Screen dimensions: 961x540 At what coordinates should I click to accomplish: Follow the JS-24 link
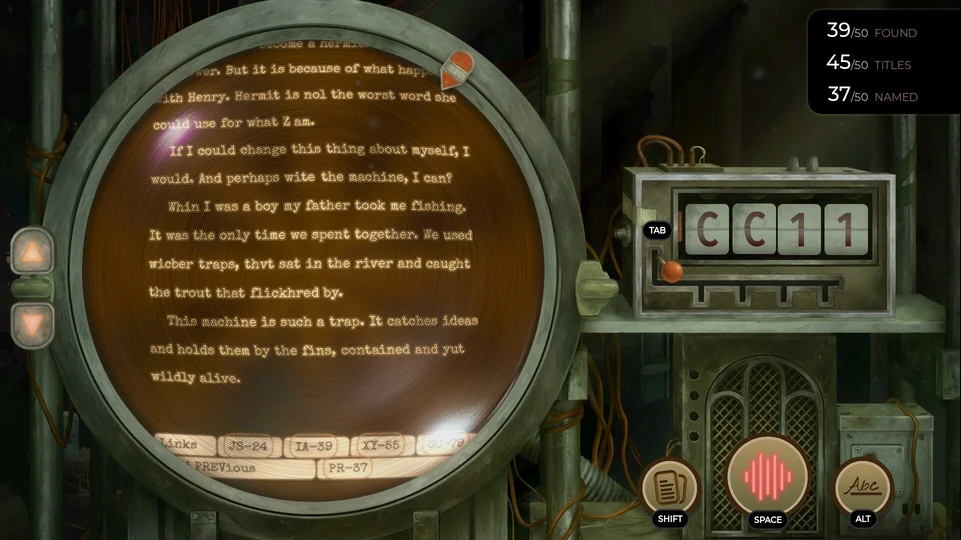246,446
